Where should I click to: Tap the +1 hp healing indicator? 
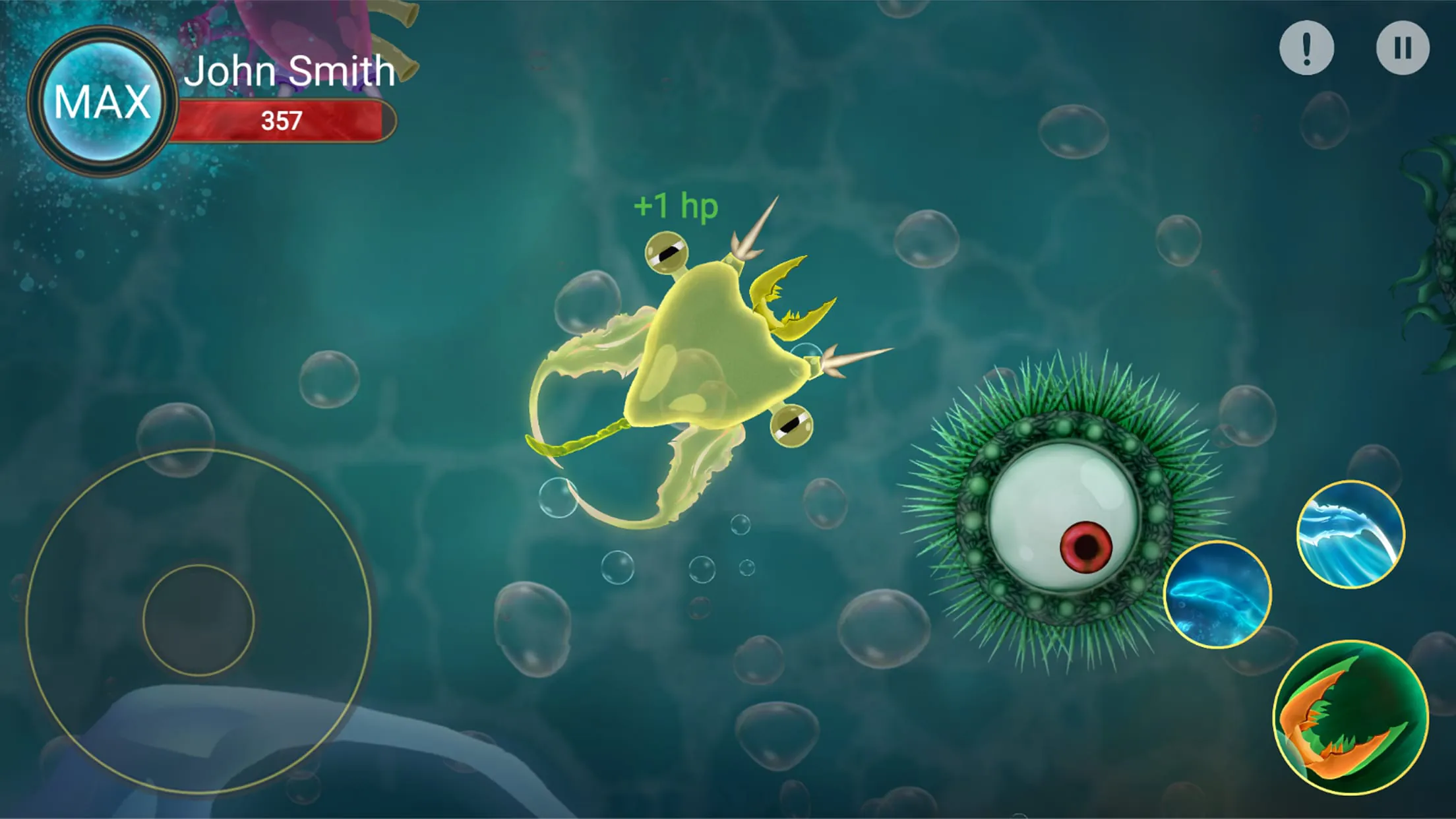[675, 206]
